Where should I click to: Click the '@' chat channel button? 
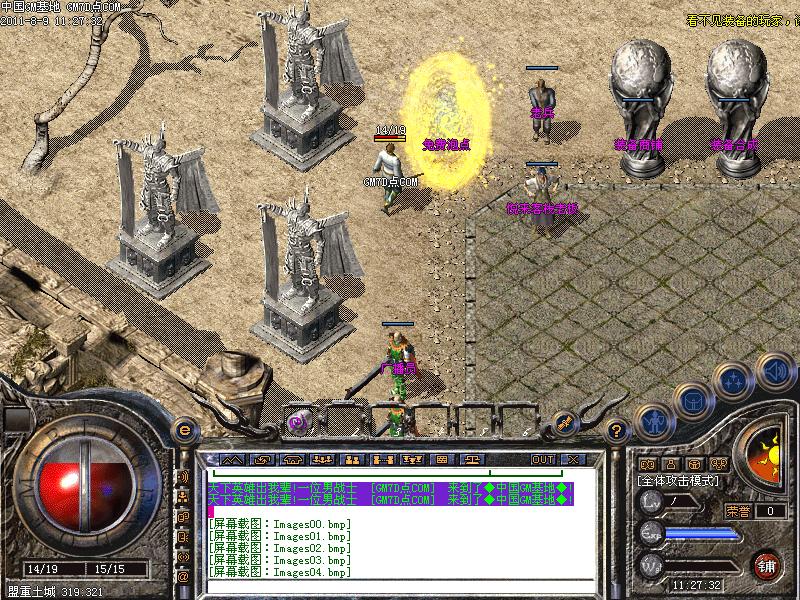pos(183,577)
